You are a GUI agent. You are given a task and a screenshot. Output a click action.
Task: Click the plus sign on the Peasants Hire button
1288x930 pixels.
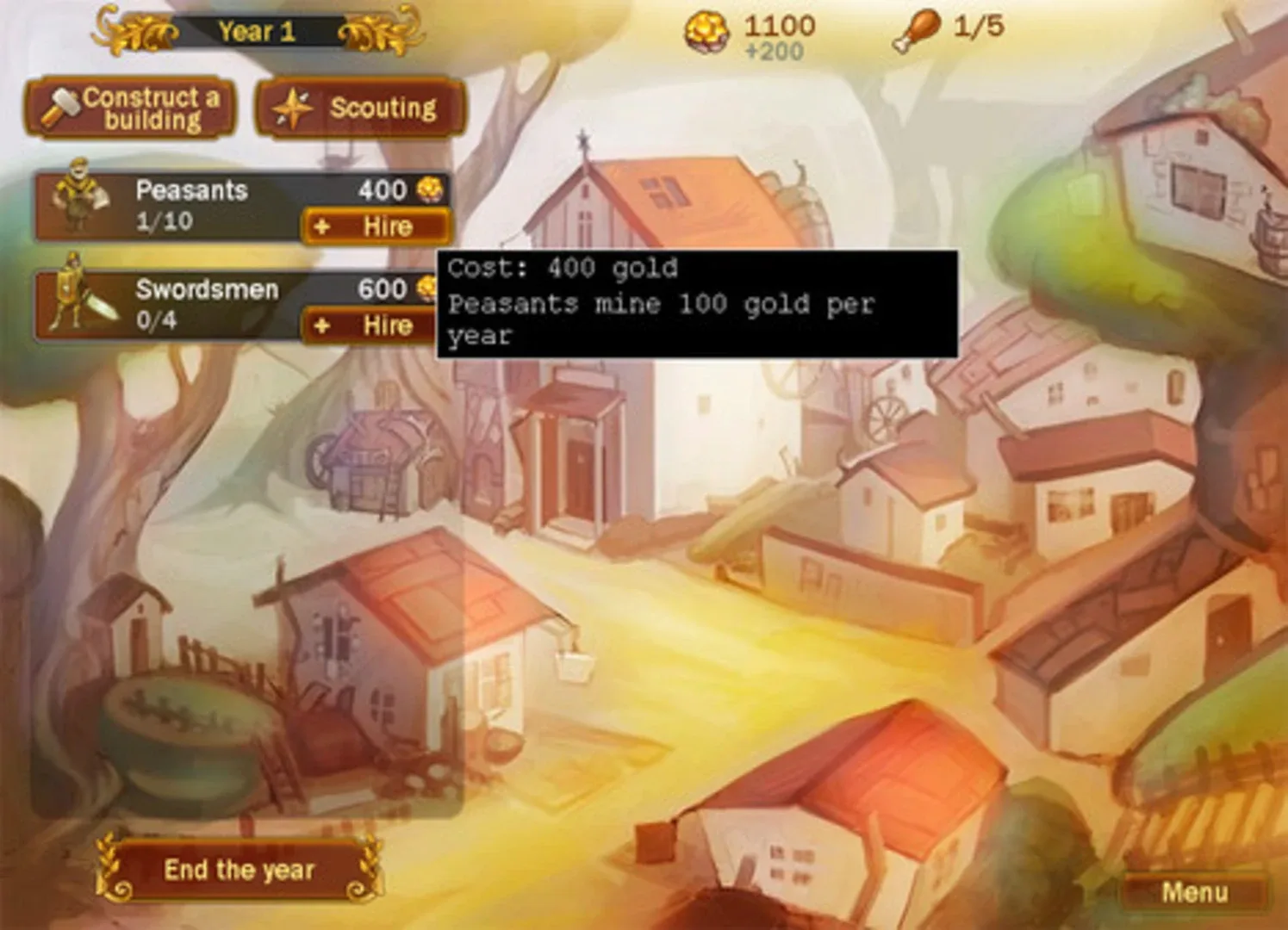click(x=323, y=227)
